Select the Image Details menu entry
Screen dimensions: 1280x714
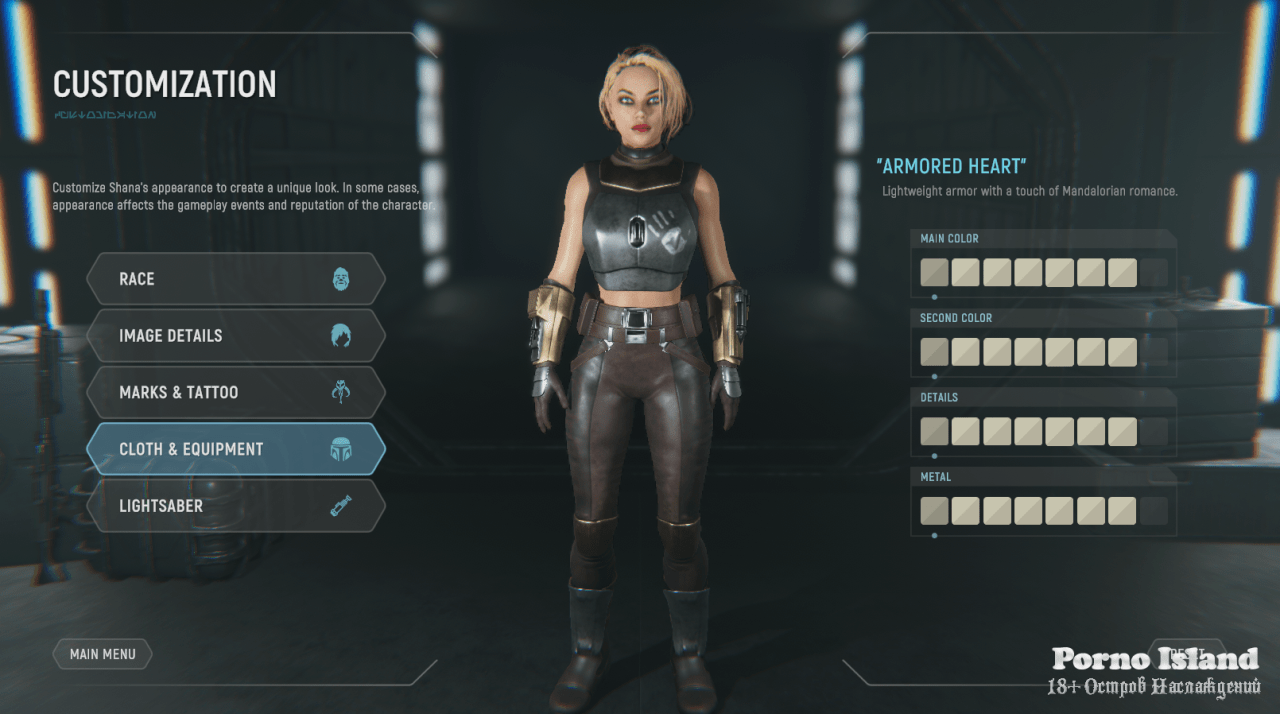point(235,336)
